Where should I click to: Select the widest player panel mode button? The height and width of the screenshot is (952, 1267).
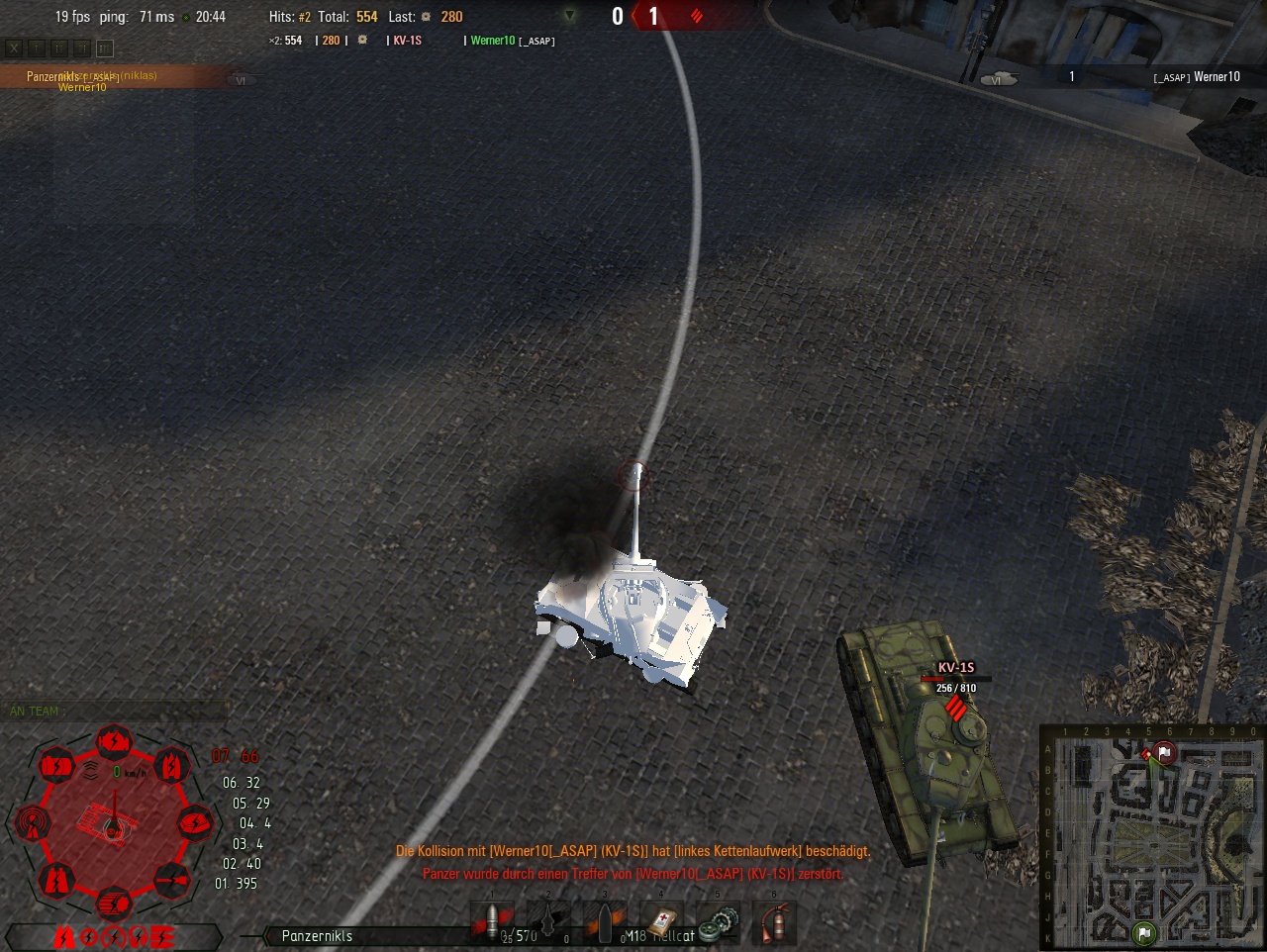(105, 48)
